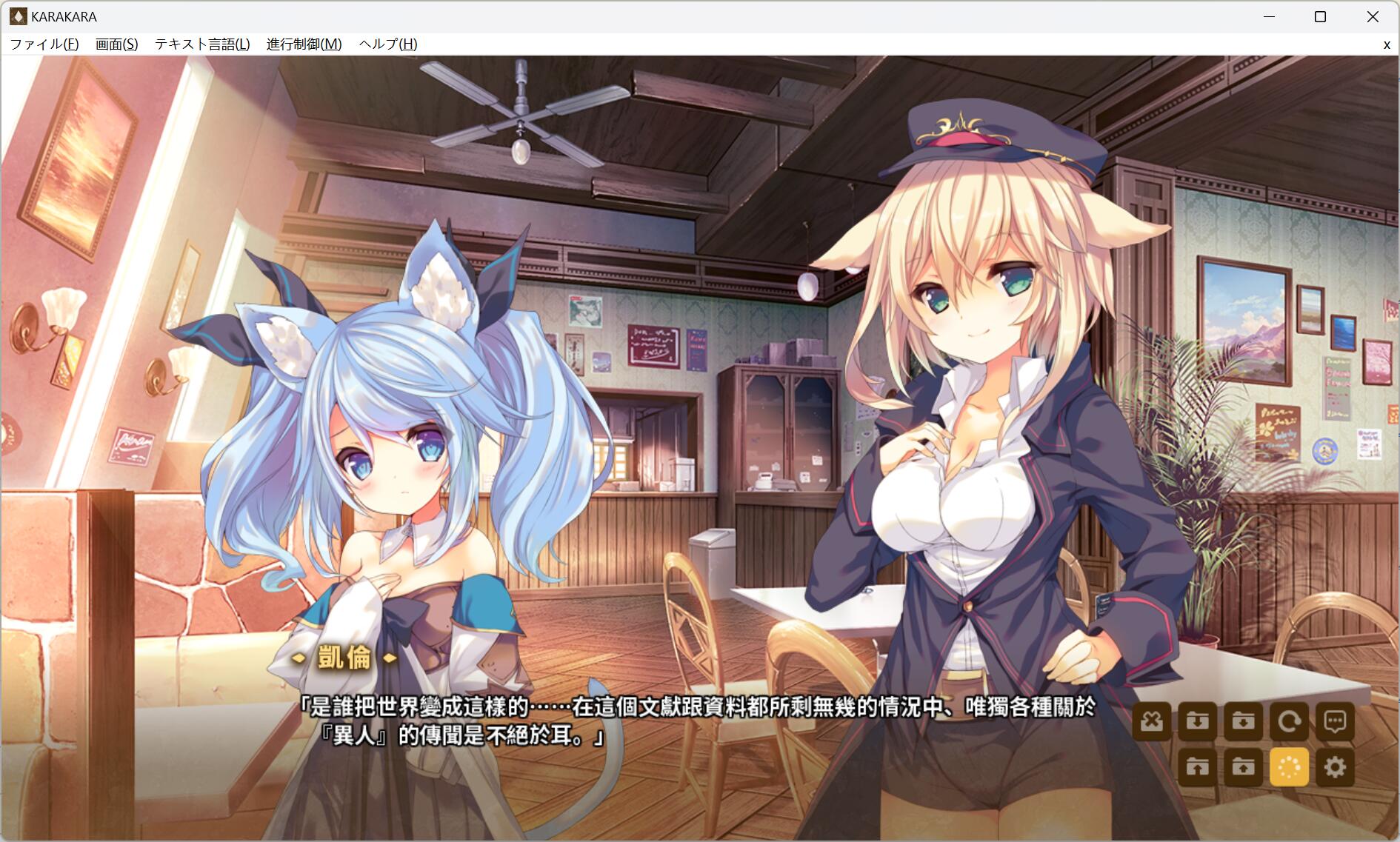
Task: Click the circular arrow icon button
Action: point(1289,721)
